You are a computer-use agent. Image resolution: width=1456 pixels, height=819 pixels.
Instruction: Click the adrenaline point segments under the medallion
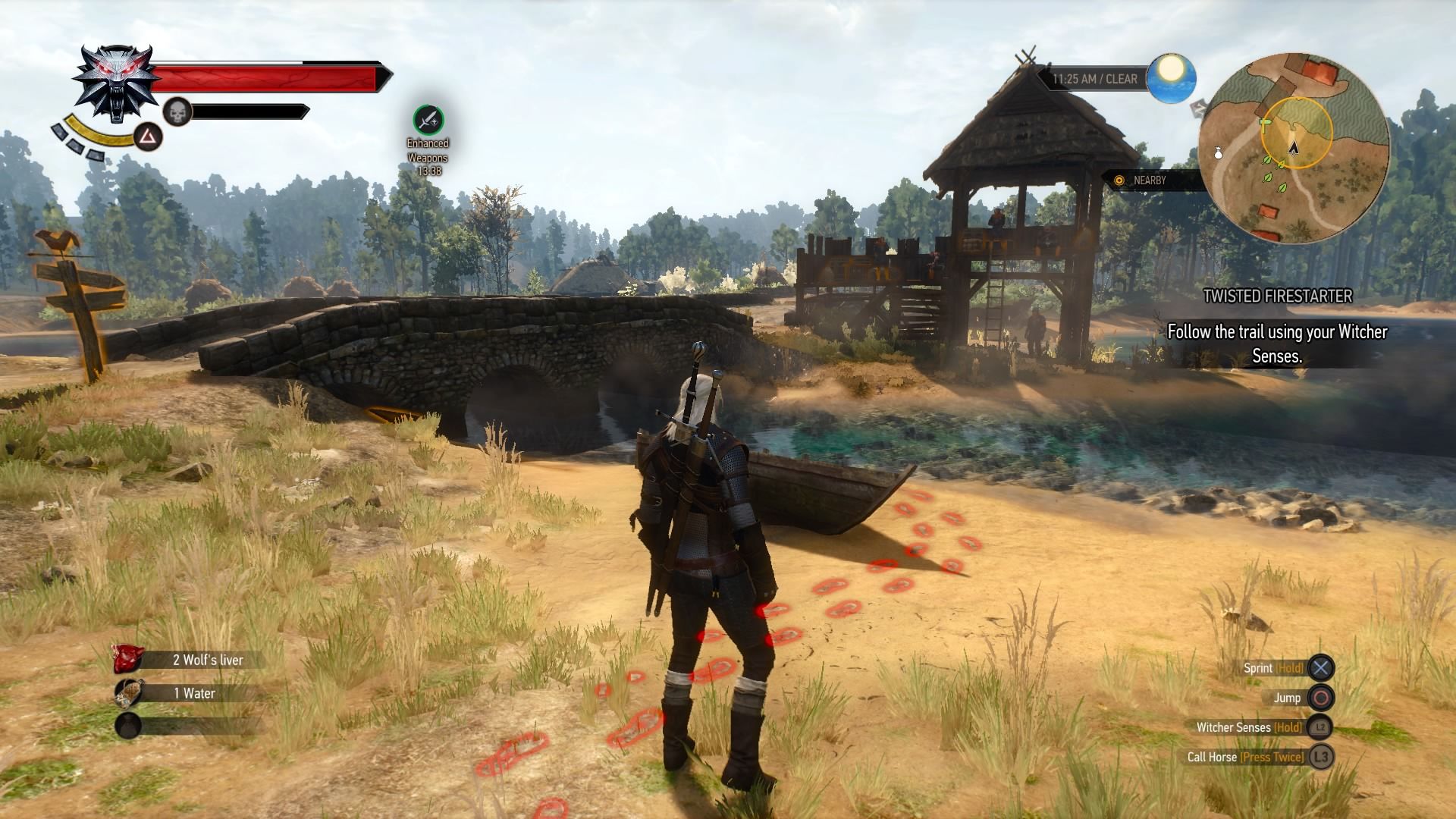tap(77, 142)
